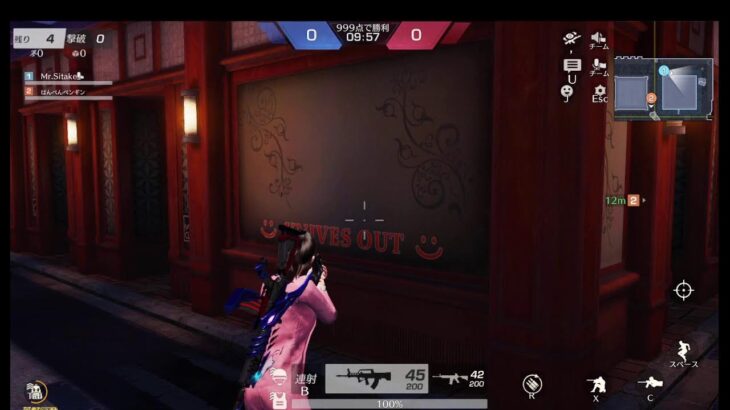Open the chat message bubble
The image size is (730, 410).
click(572, 66)
